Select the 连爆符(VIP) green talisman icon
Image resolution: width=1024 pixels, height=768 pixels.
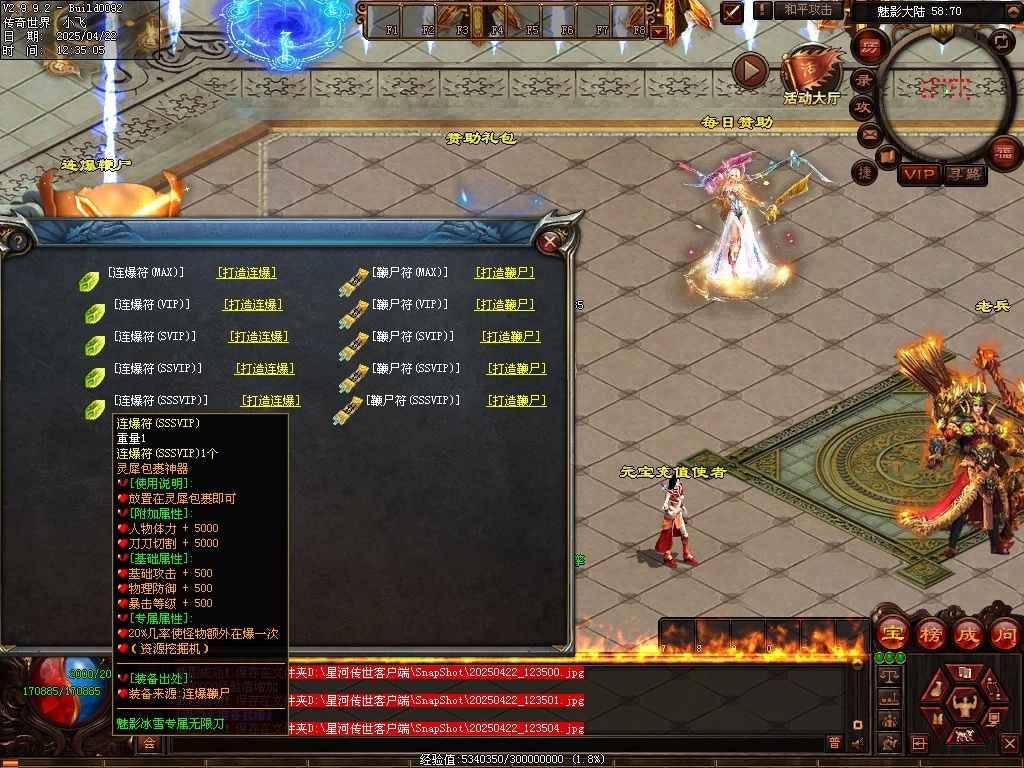click(95, 313)
